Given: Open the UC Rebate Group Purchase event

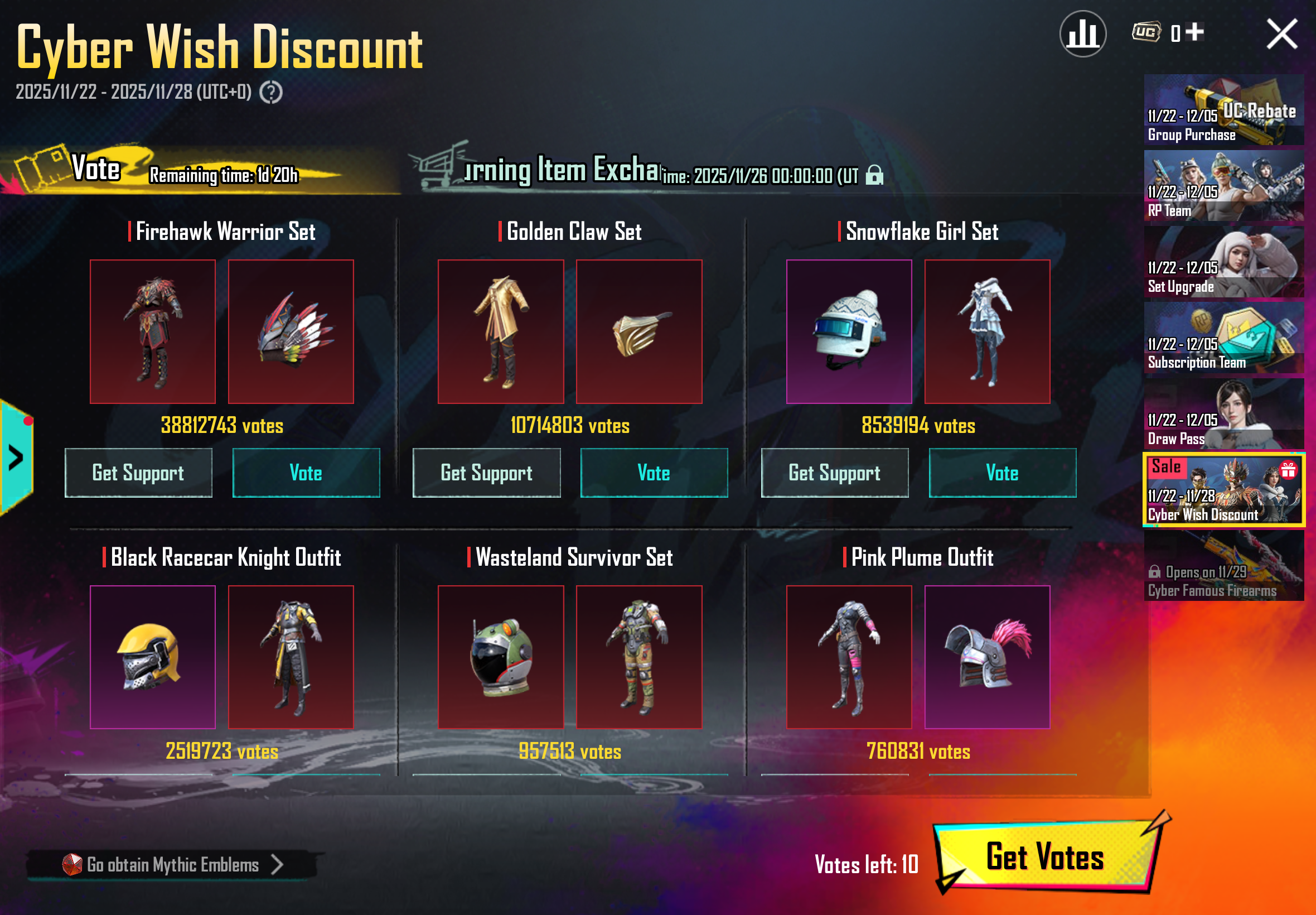Looking at the screenshot, I should (x=1223, y=109).
